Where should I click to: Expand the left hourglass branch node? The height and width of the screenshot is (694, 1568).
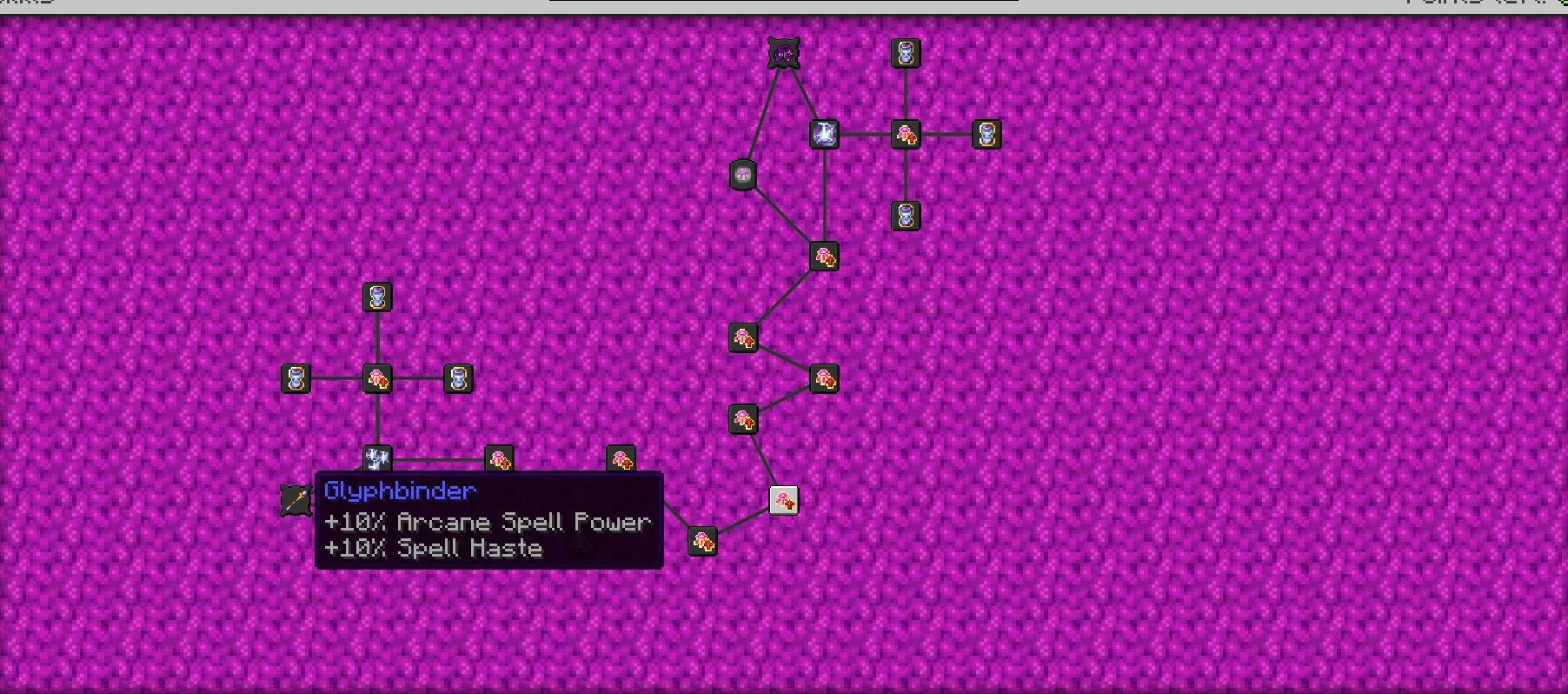click(295, 380)
